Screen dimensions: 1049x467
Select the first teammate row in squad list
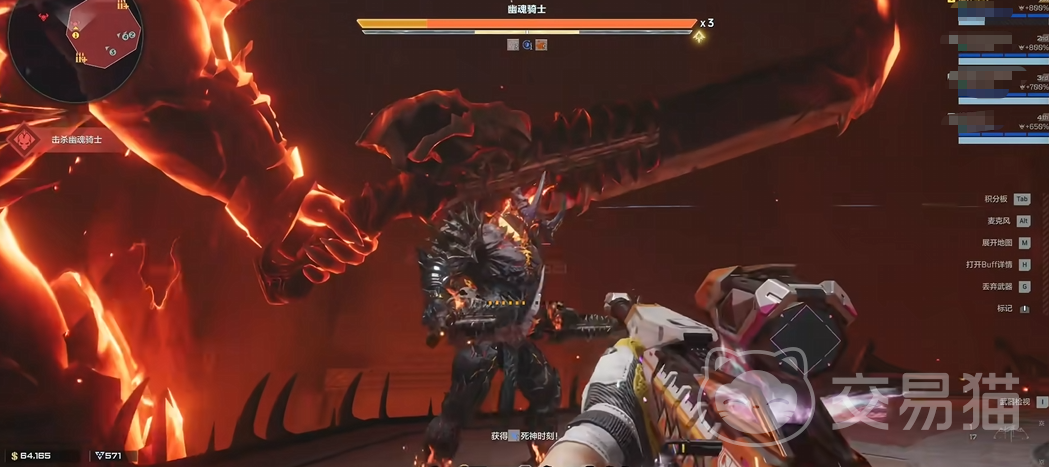tap(996, 7)
